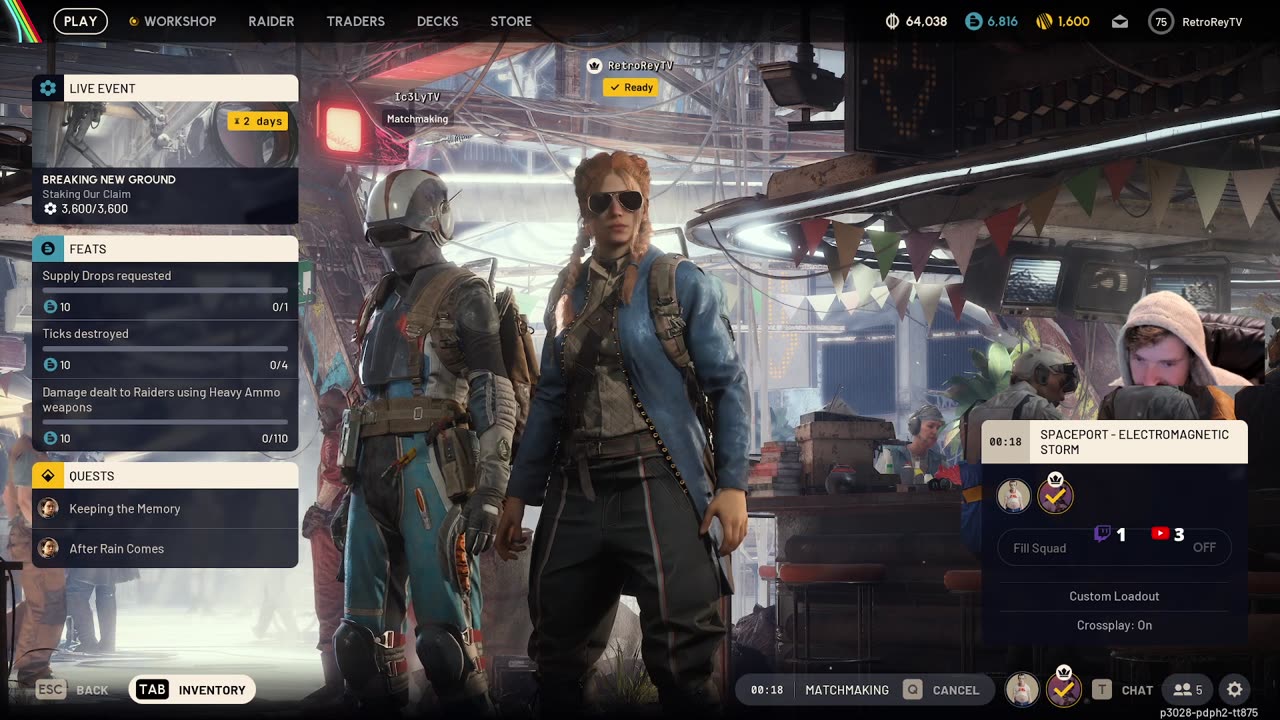Open the settings gear icon

point(1235,690)
